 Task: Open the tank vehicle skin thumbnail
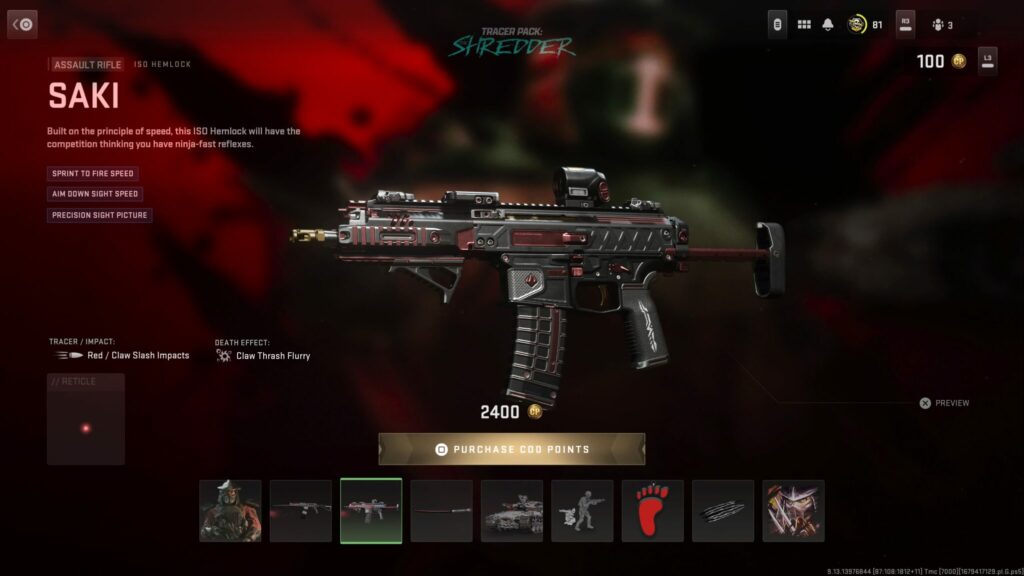[512, 510]
